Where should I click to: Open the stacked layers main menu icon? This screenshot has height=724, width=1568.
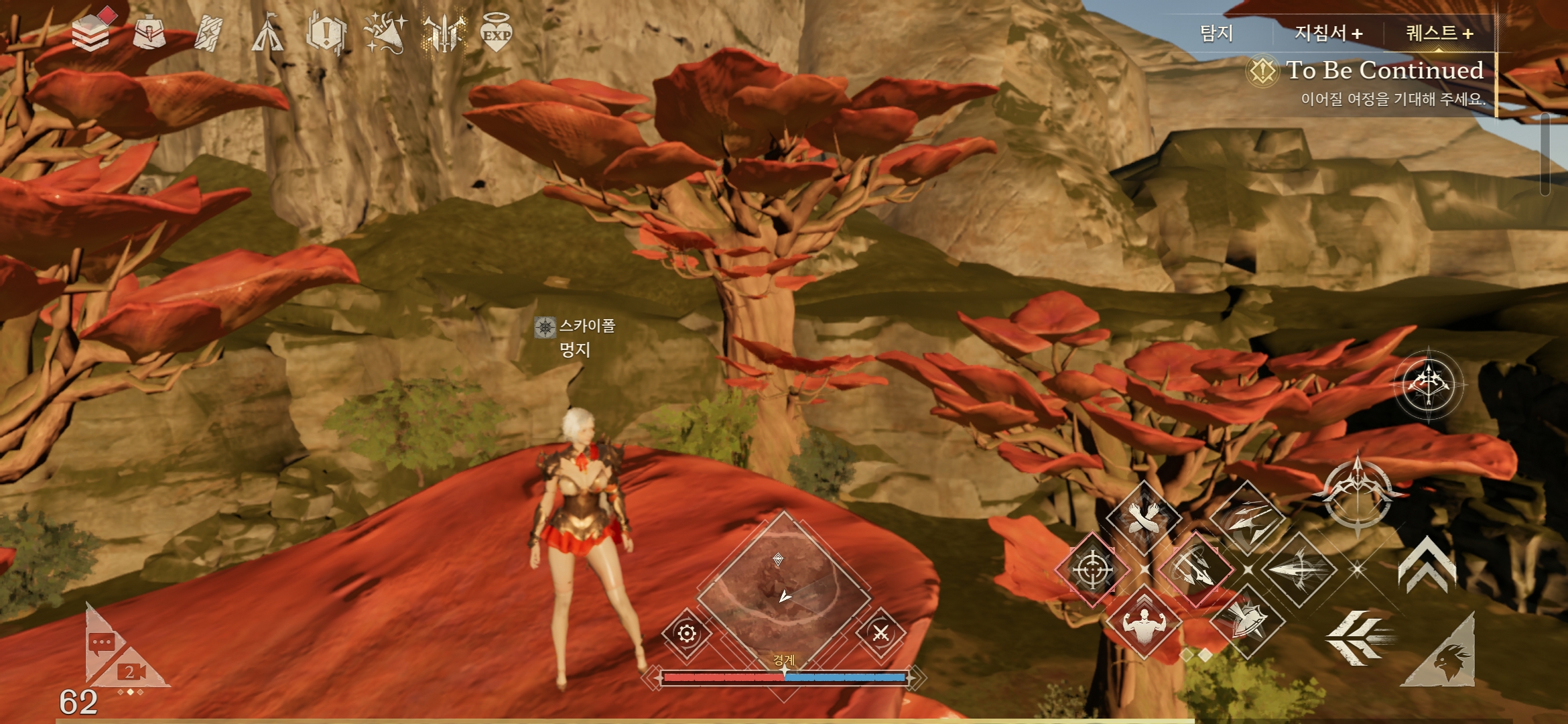tap(91, 33)
